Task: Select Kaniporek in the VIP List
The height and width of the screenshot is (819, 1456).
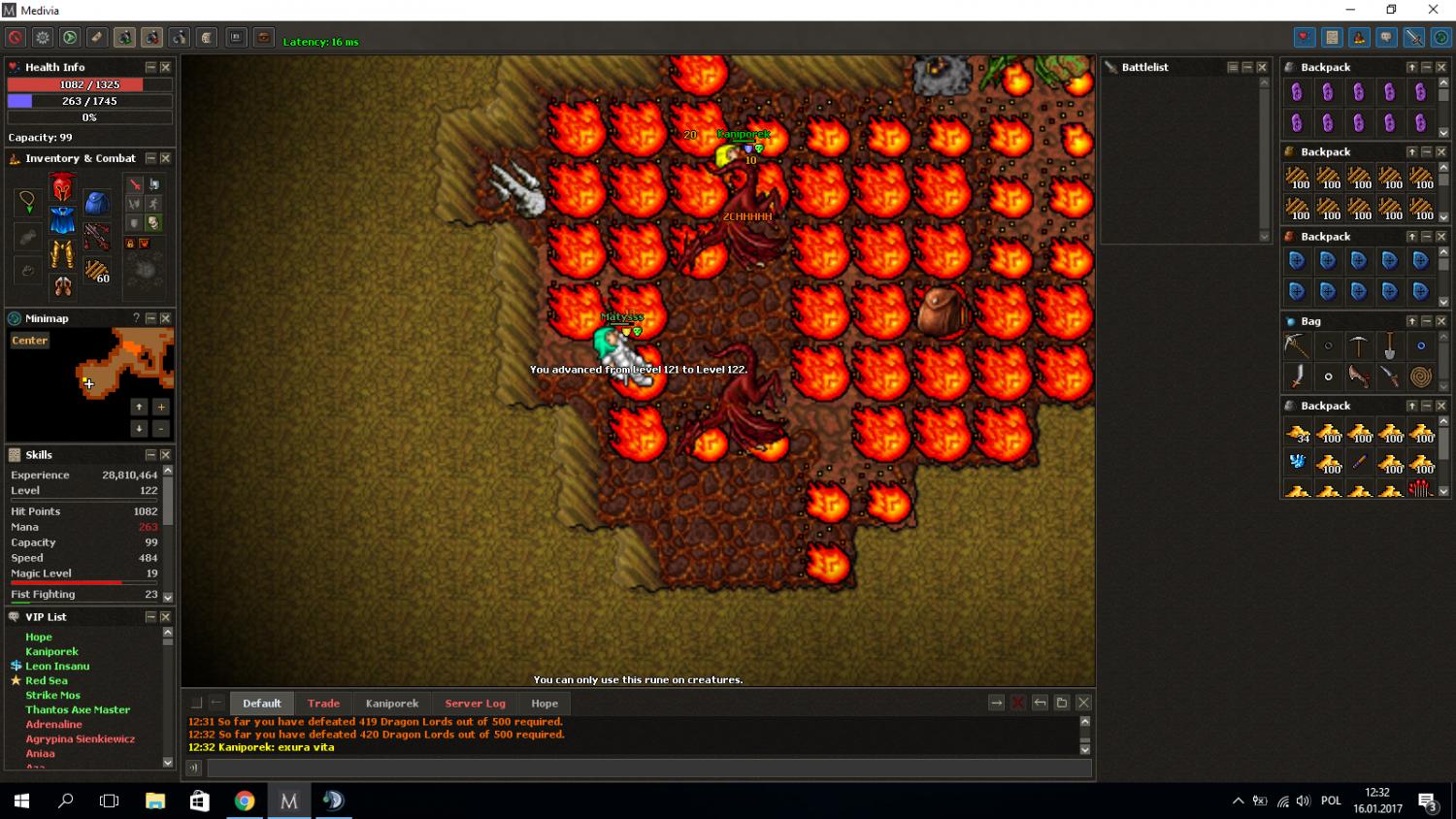Action: pyautogui.click(x=51, y=651)
